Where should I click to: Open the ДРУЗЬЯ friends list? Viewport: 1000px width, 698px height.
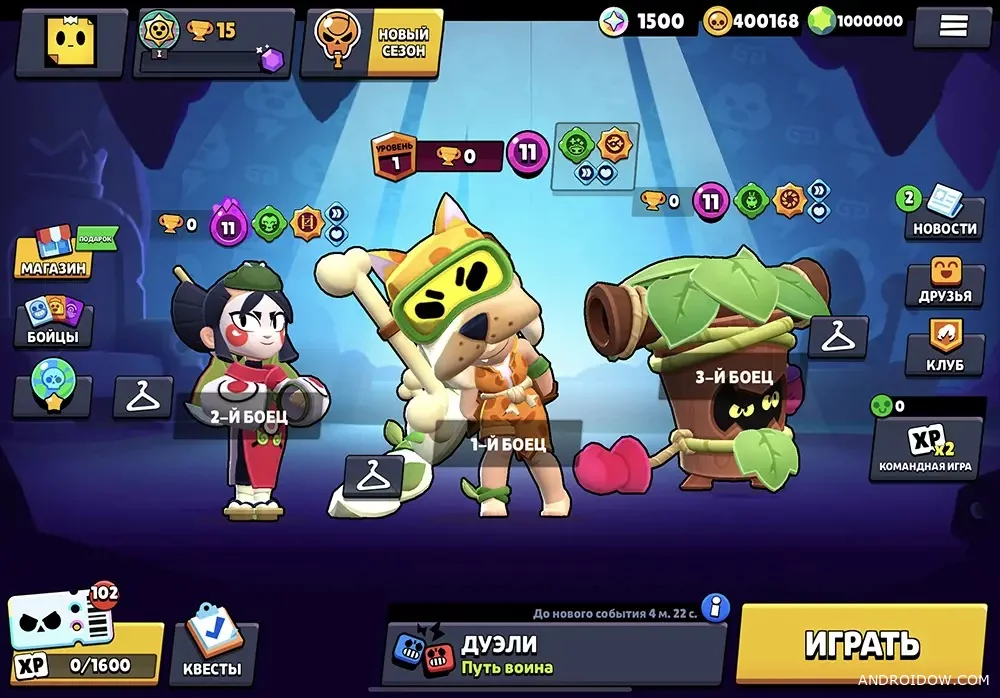click(943, 283)
